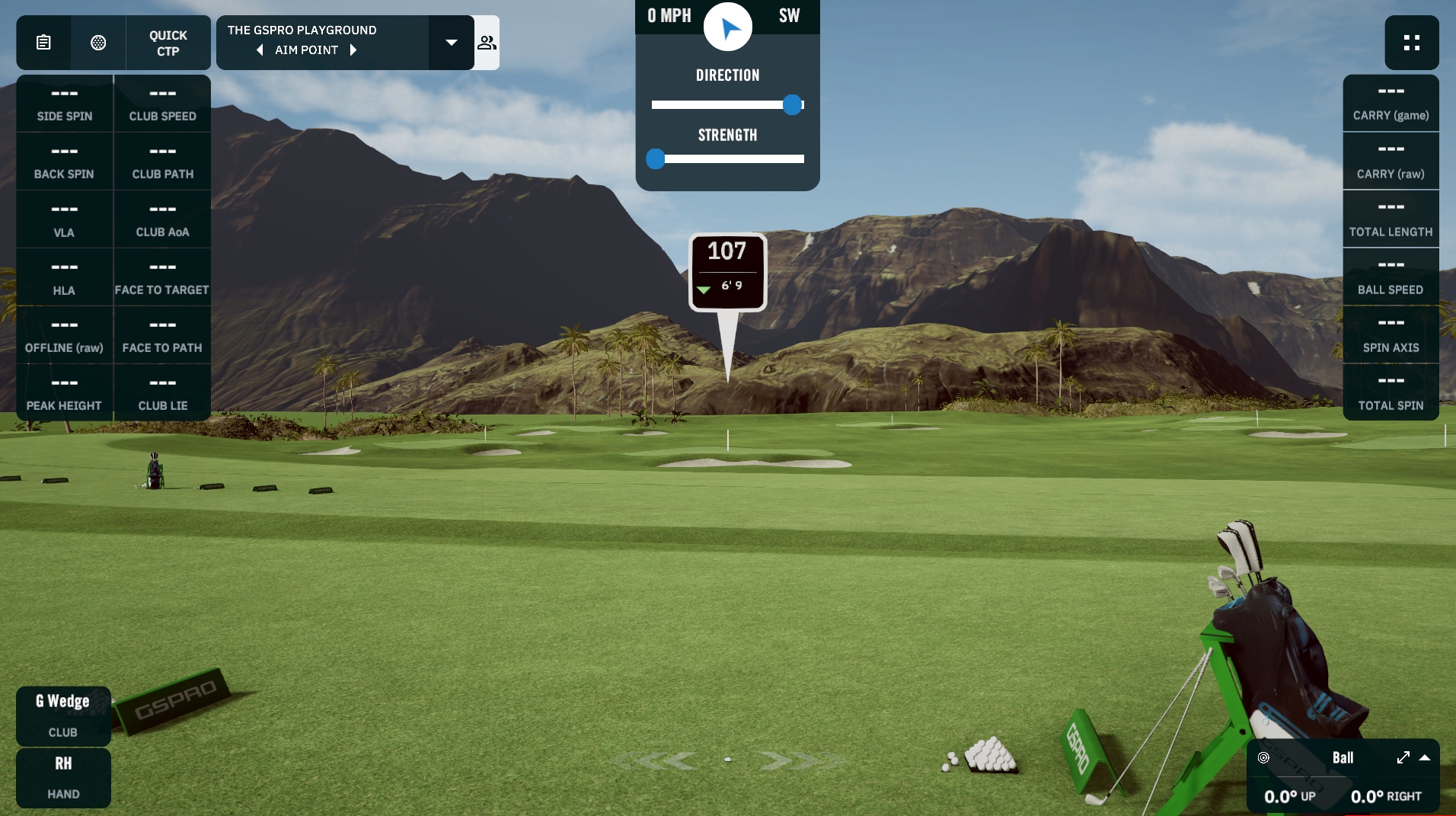Screen dimensions: 1456x816
Task: Change the G Wedge club selection
Action: pyautogui.click(x=63, y=715)
